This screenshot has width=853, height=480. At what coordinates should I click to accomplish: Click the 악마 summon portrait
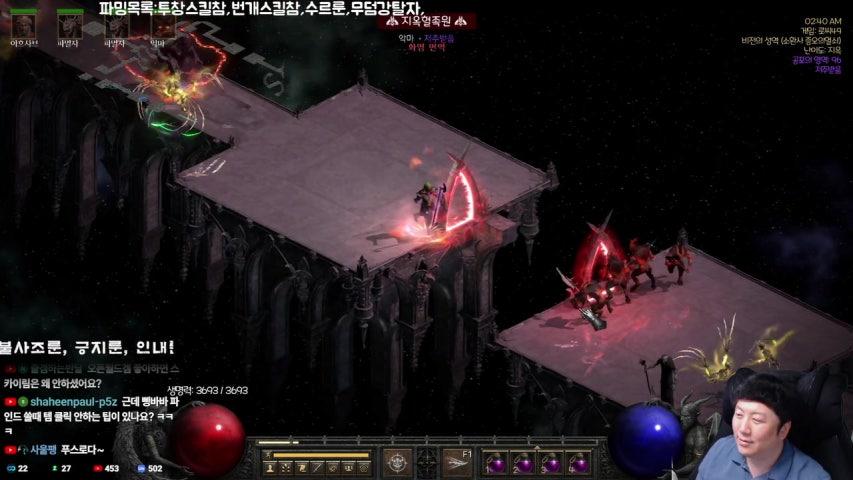pos(158,24)
